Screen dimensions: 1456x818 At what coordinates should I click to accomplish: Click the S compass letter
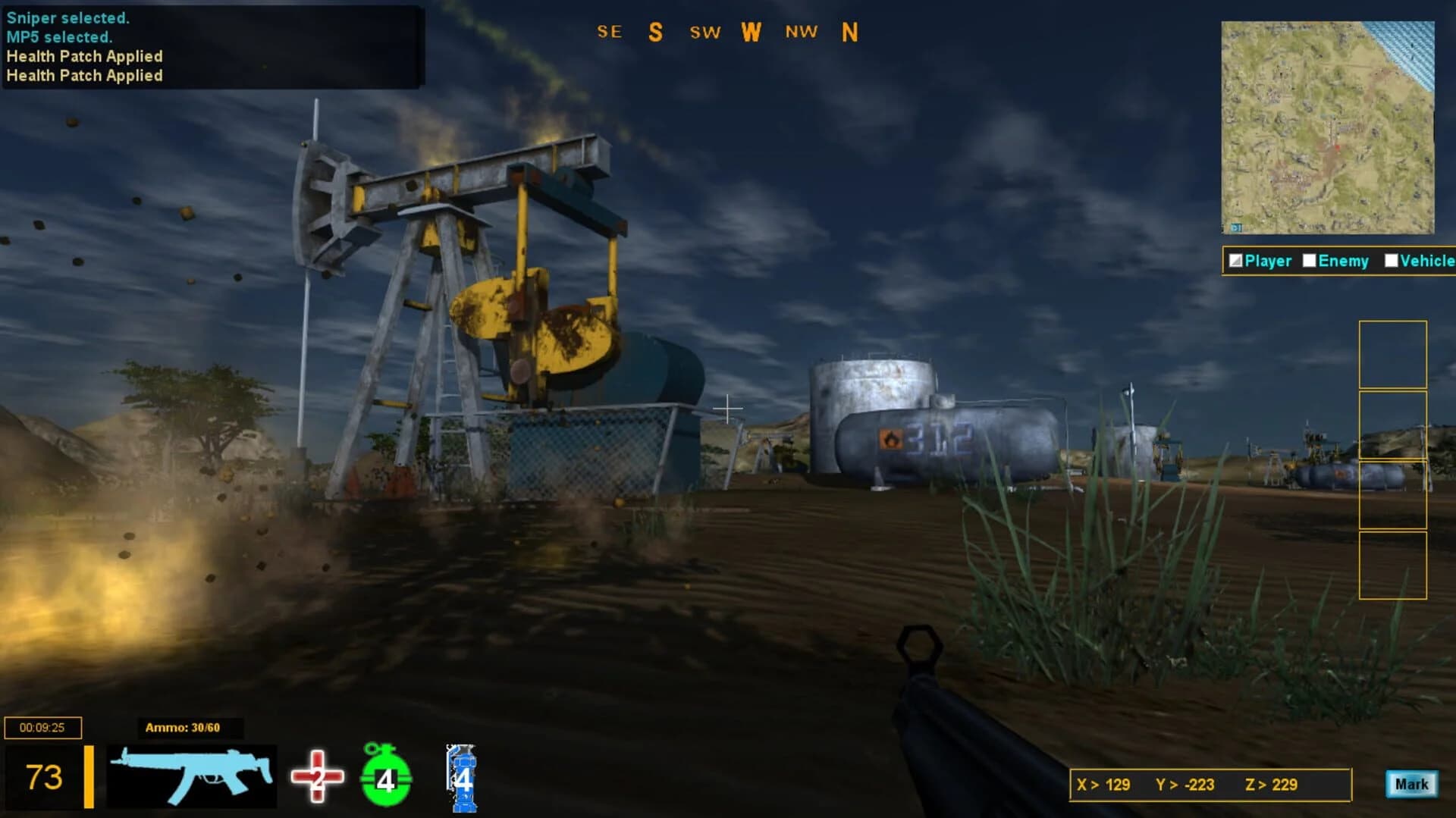coord(655,33)
